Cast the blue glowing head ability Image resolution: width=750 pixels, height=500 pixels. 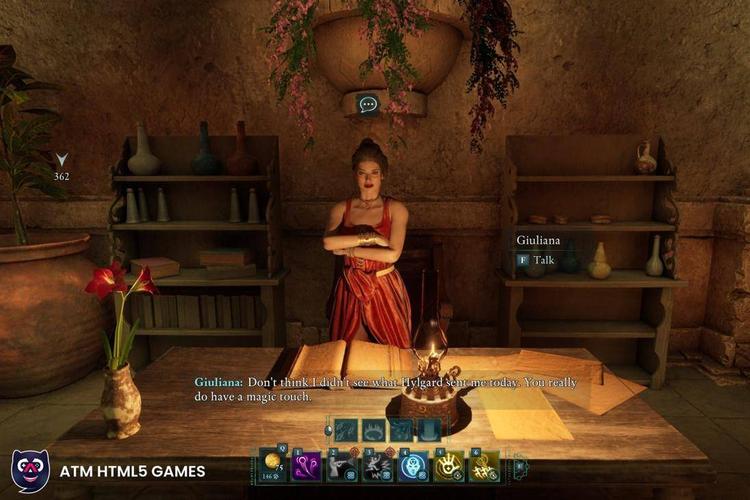point(413,465)
